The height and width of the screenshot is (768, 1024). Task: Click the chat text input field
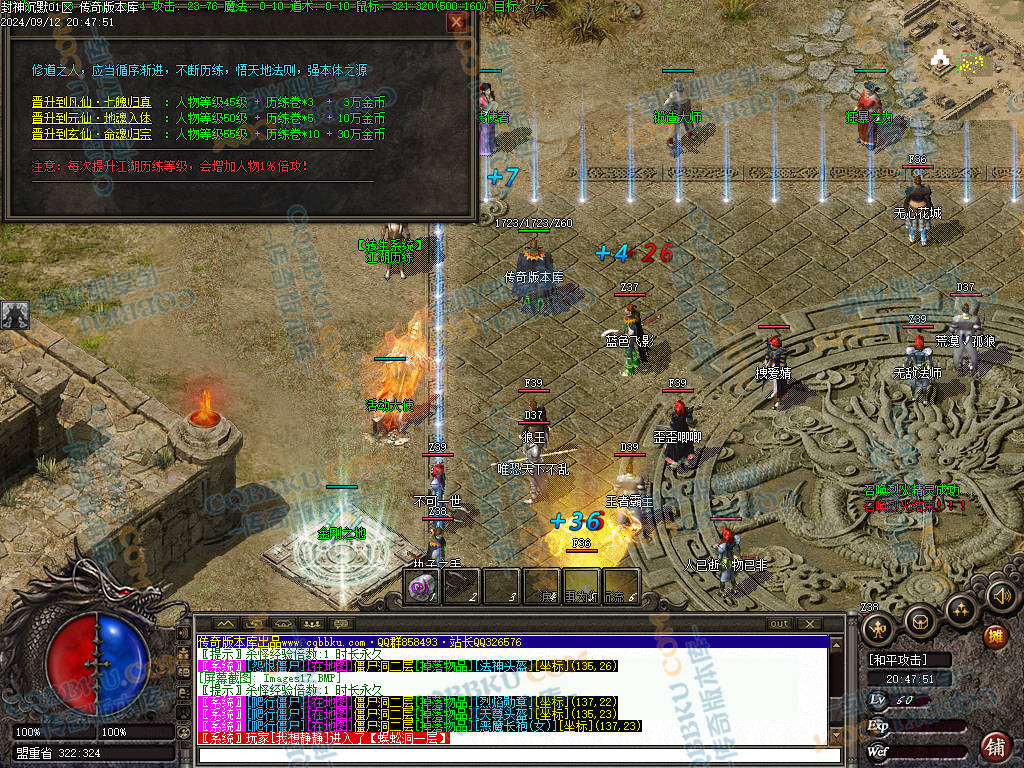[x=520, y=754]
